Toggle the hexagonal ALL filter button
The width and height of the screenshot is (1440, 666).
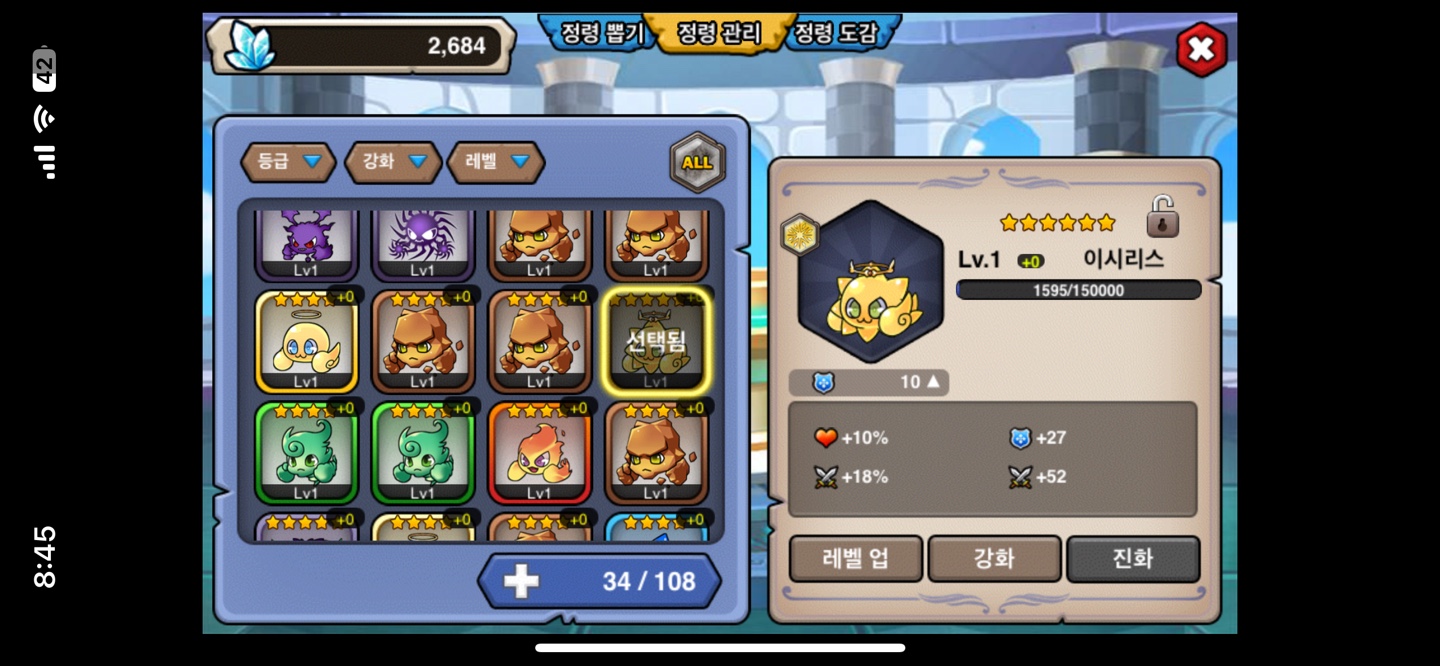click(x=697, y=162)
